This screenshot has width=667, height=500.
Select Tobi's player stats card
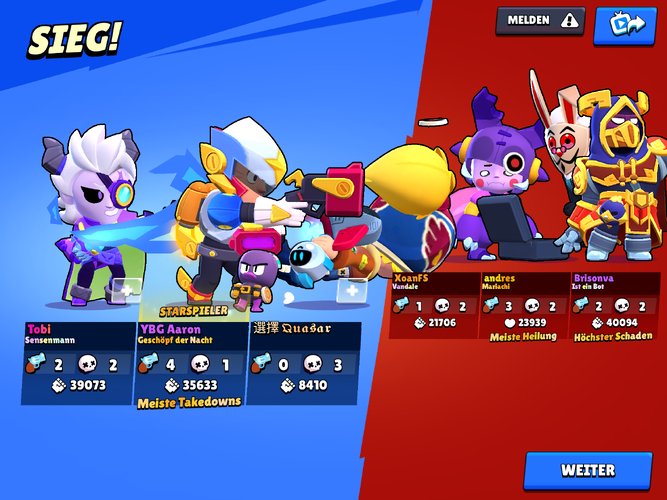78,362
